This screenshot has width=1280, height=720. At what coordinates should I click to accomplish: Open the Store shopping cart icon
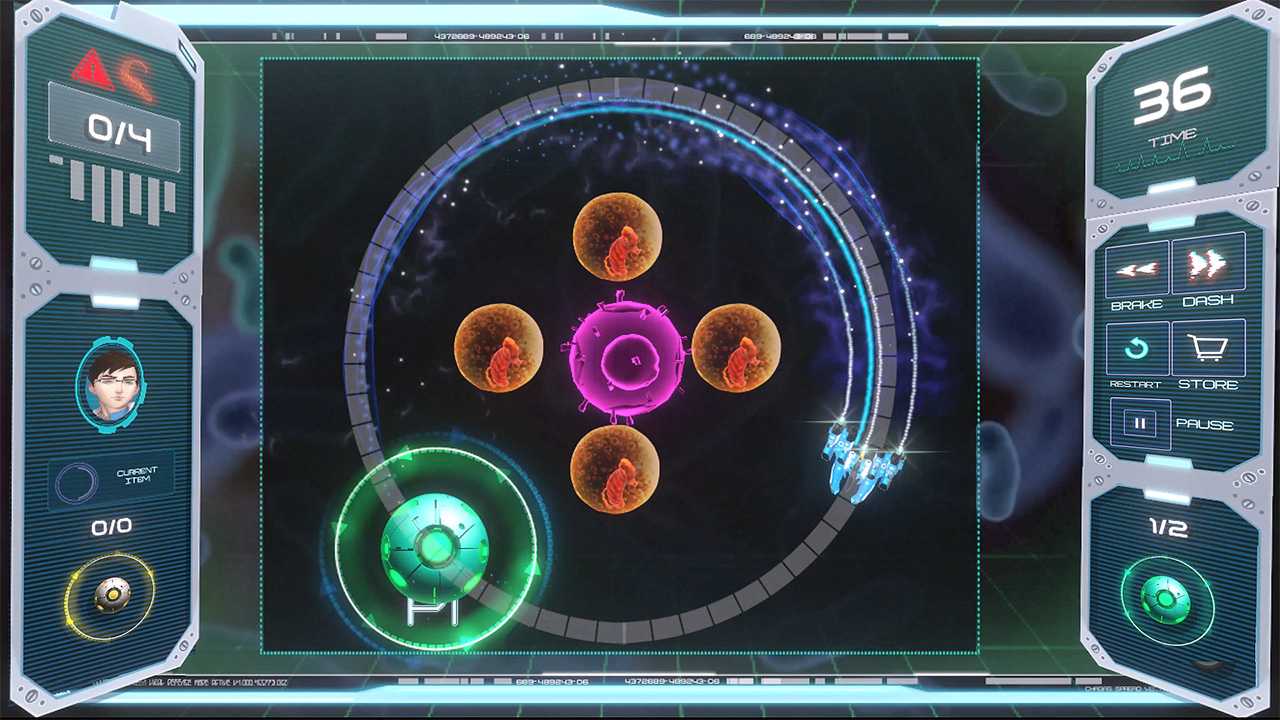tap(1209, 347)
